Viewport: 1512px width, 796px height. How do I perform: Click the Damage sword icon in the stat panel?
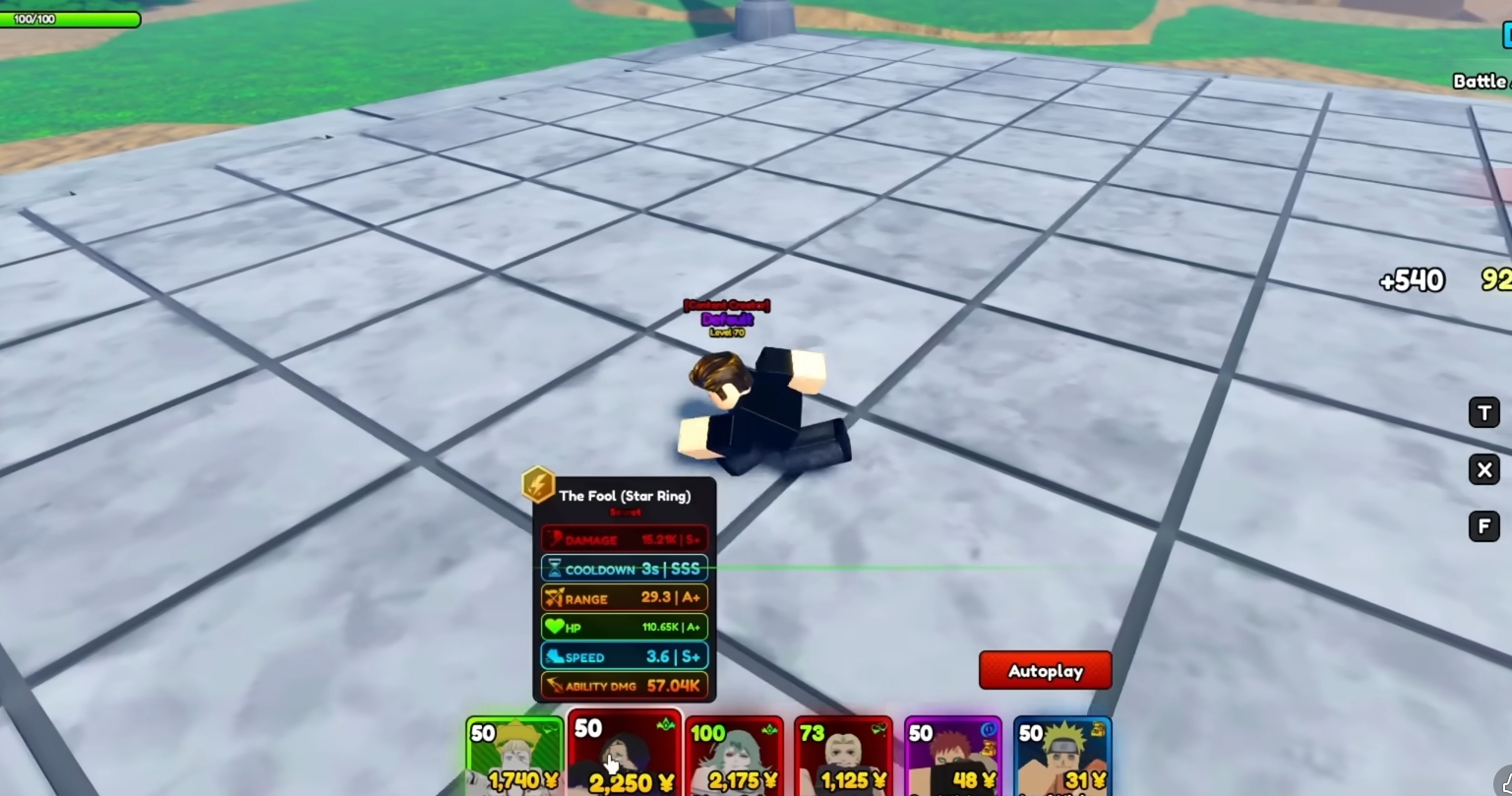pos(556,538)
